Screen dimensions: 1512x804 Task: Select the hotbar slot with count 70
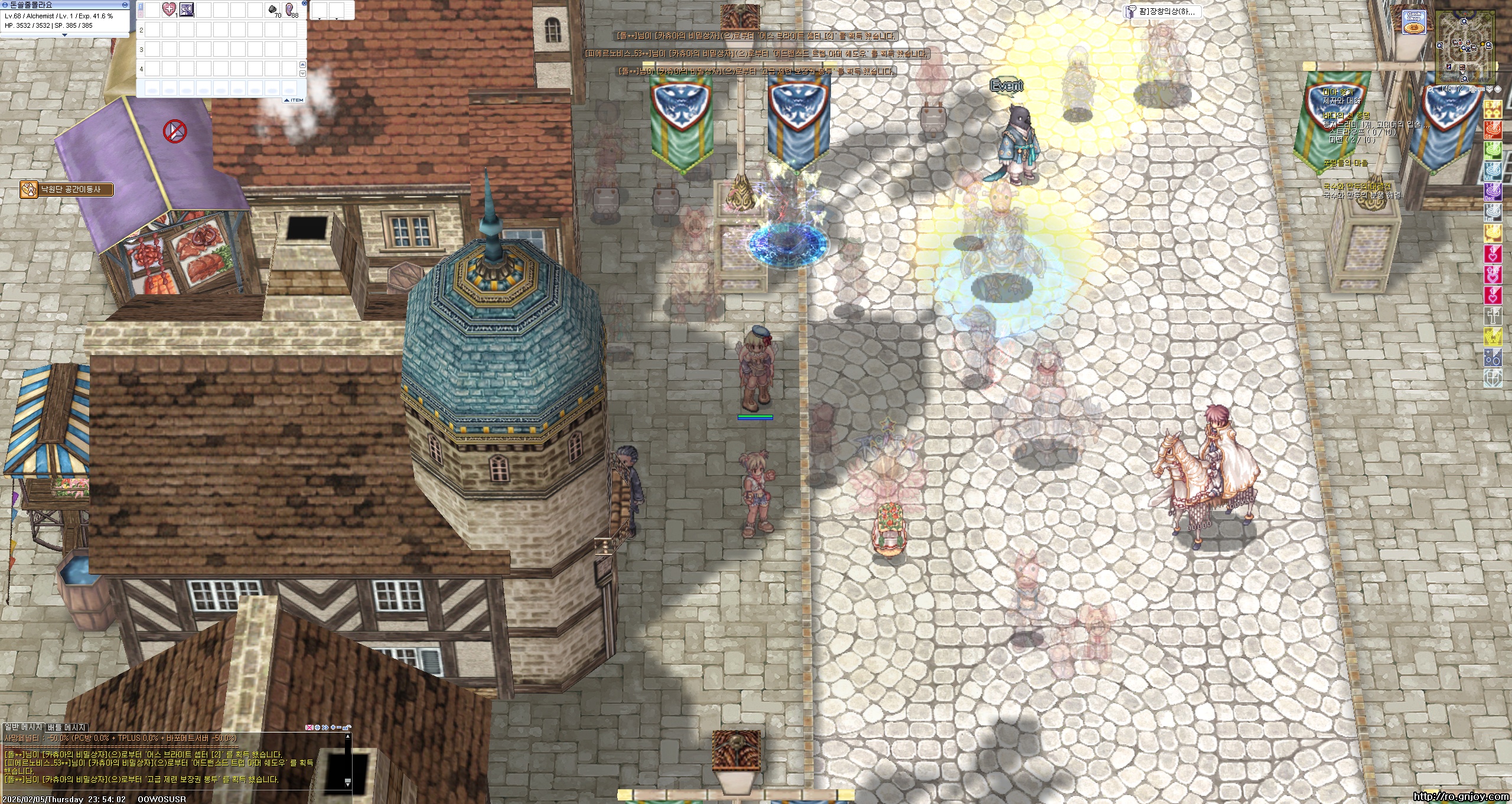click(273, 10)
